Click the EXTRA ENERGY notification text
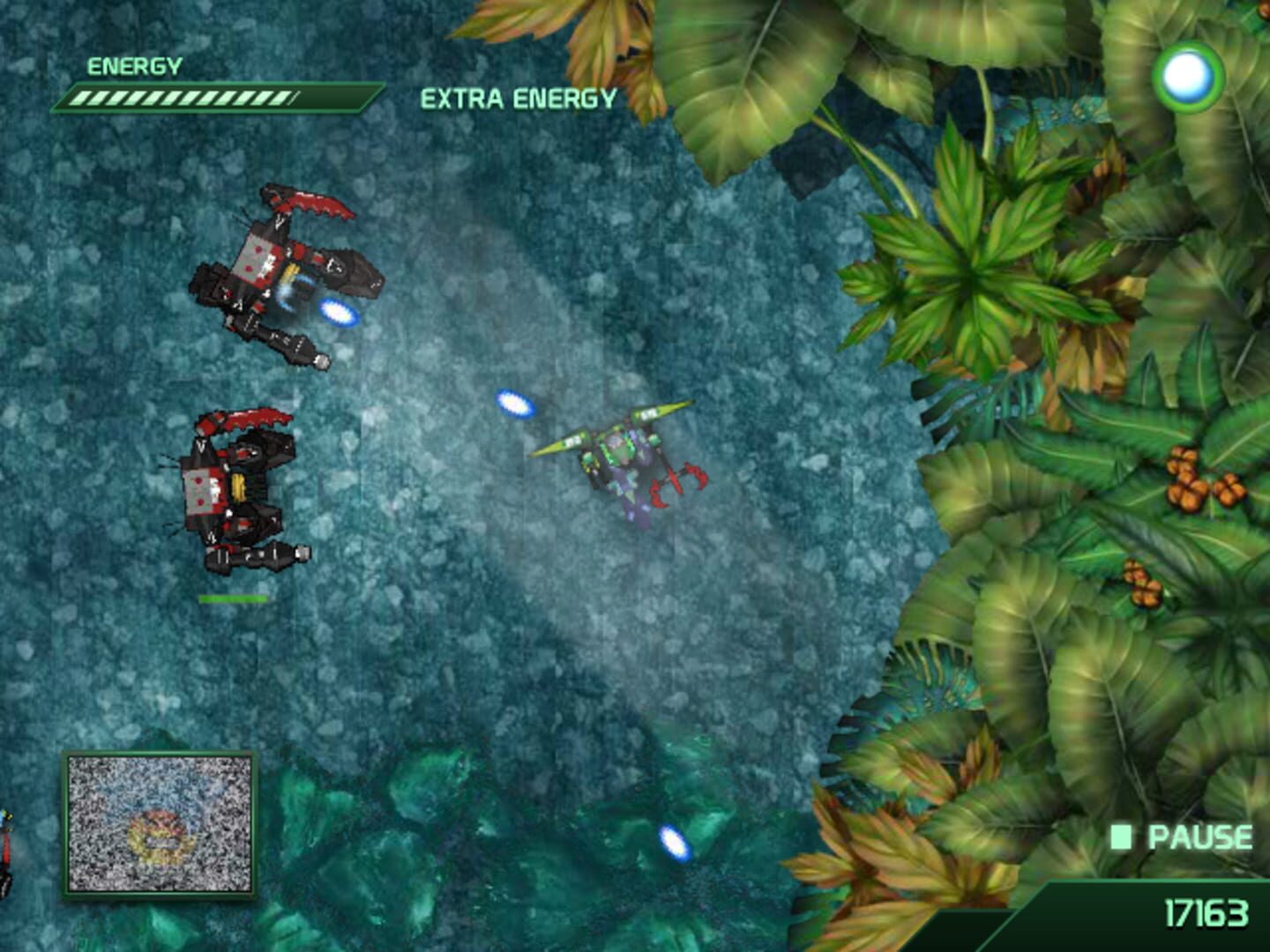The height and width of the screenshot is (952, 1270). click(519, 97)
